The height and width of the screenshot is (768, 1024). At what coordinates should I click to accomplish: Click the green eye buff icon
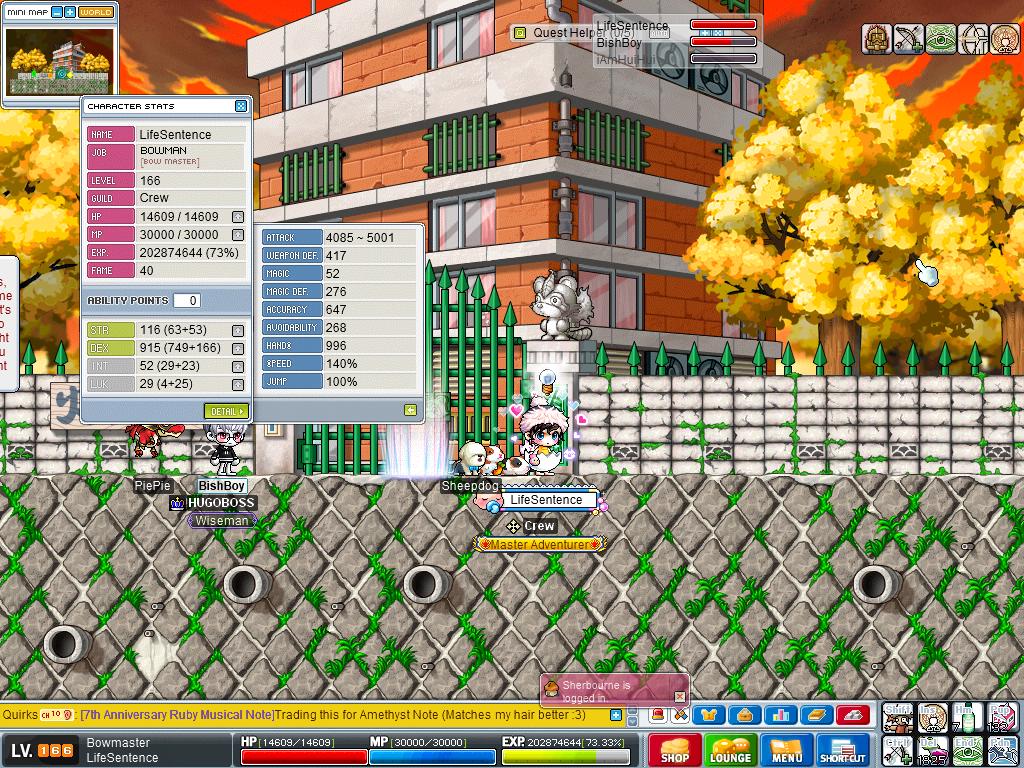pos(940,39)
